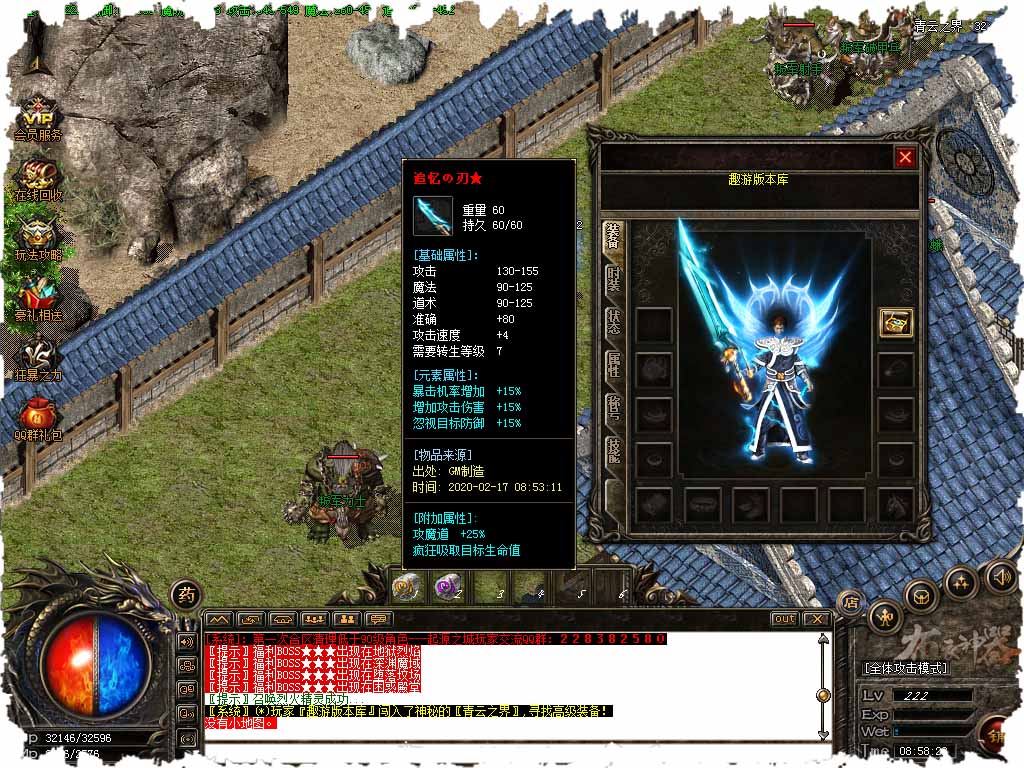The width and height of the screenshot is (1024, 768).
Task: Switch to the 时装 costume tab
Action: coord(613,280)
